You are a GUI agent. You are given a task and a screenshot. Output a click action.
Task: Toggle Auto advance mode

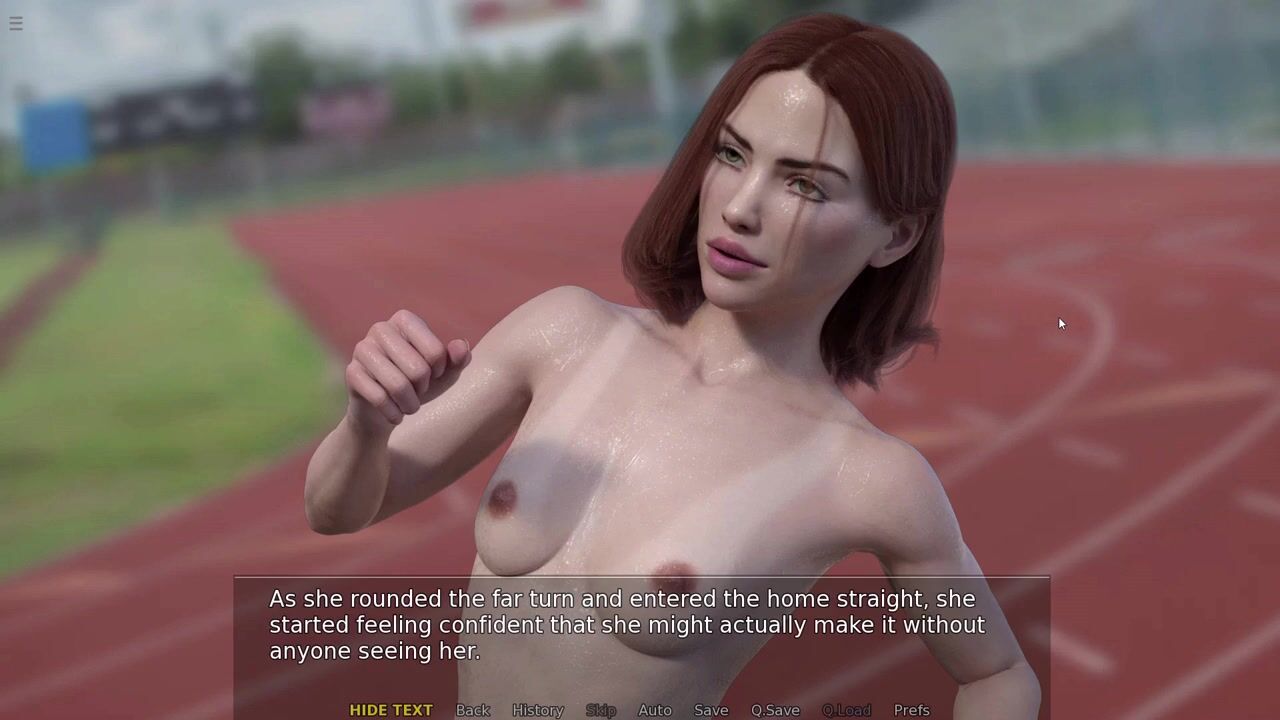pos(655,710)
